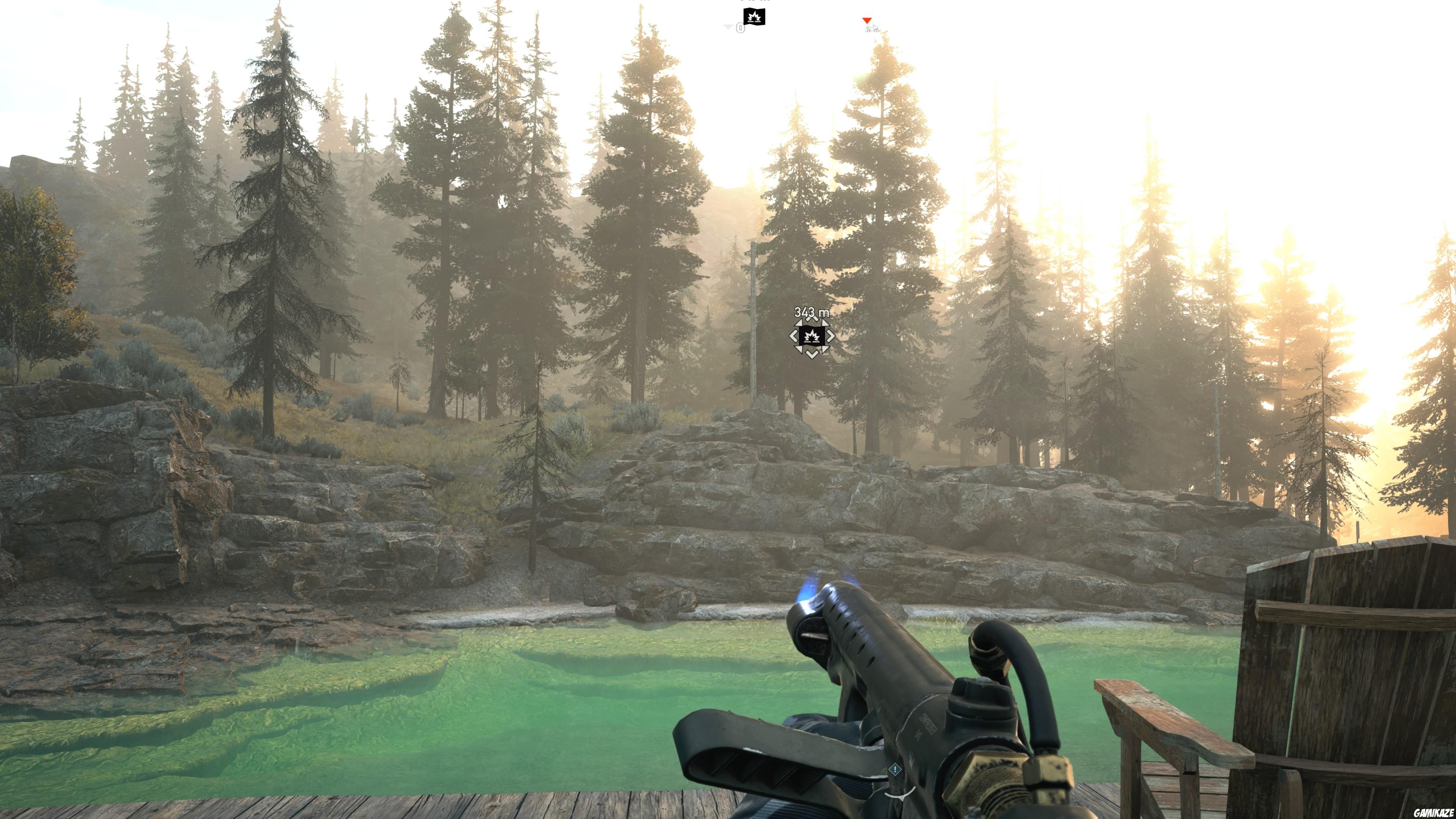Select the explosion flag objective icon at top center
Image resolution: width=1456 pixels, height=819 pixels.
pos(754,17)
